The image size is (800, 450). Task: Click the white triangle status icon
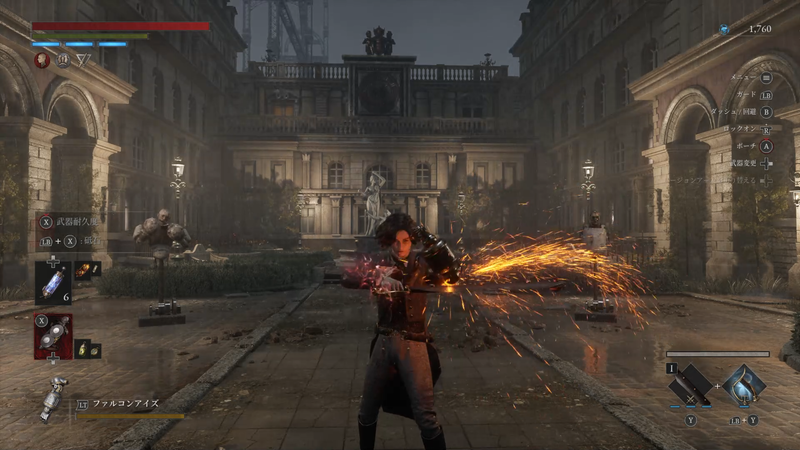pos(83,60)
